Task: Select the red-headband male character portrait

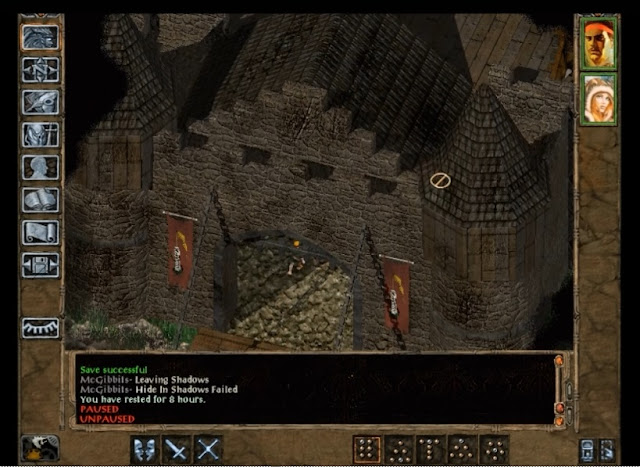Action: click(598, 44)
